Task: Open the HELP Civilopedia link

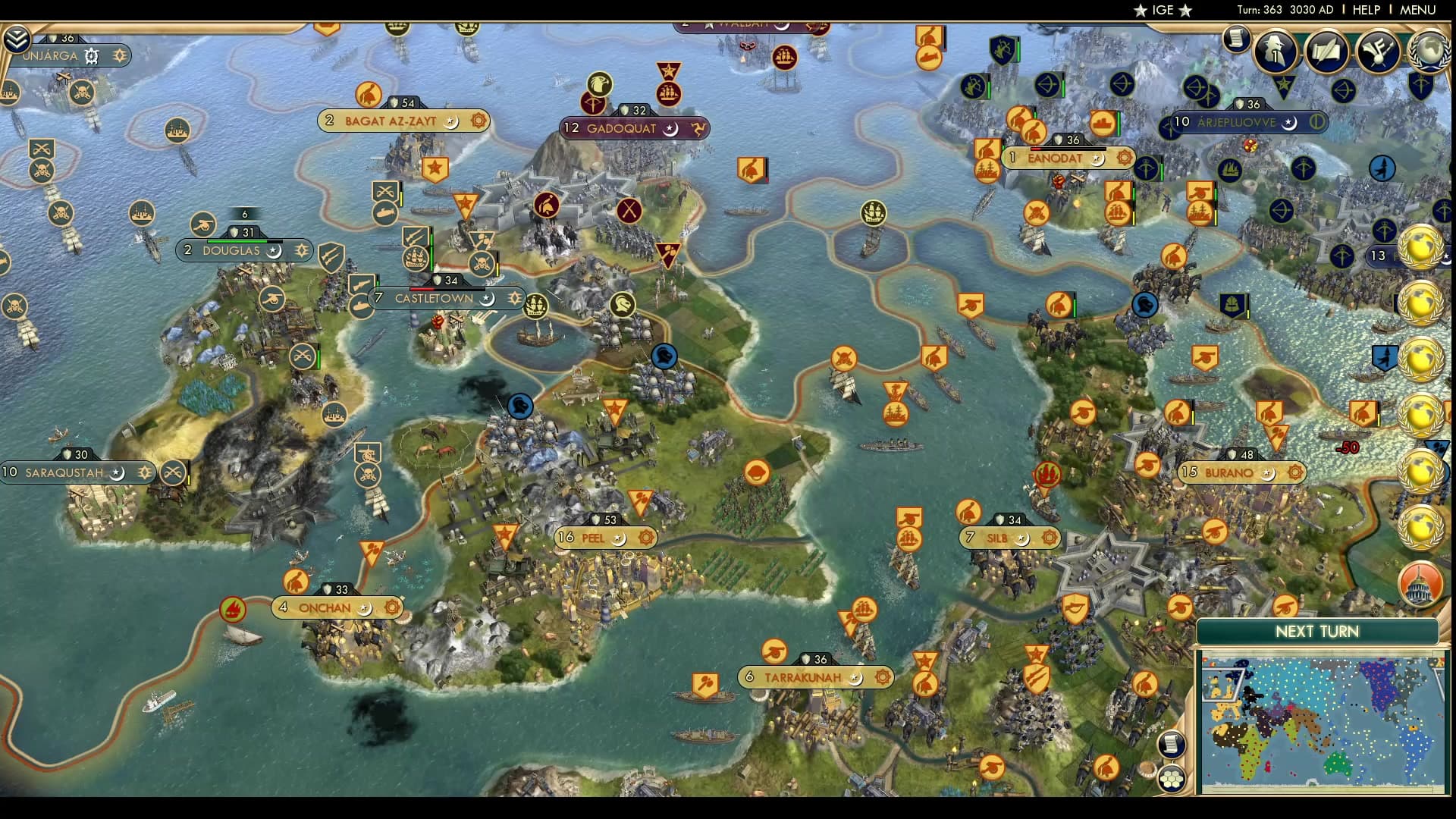Action: [1367, 10]
